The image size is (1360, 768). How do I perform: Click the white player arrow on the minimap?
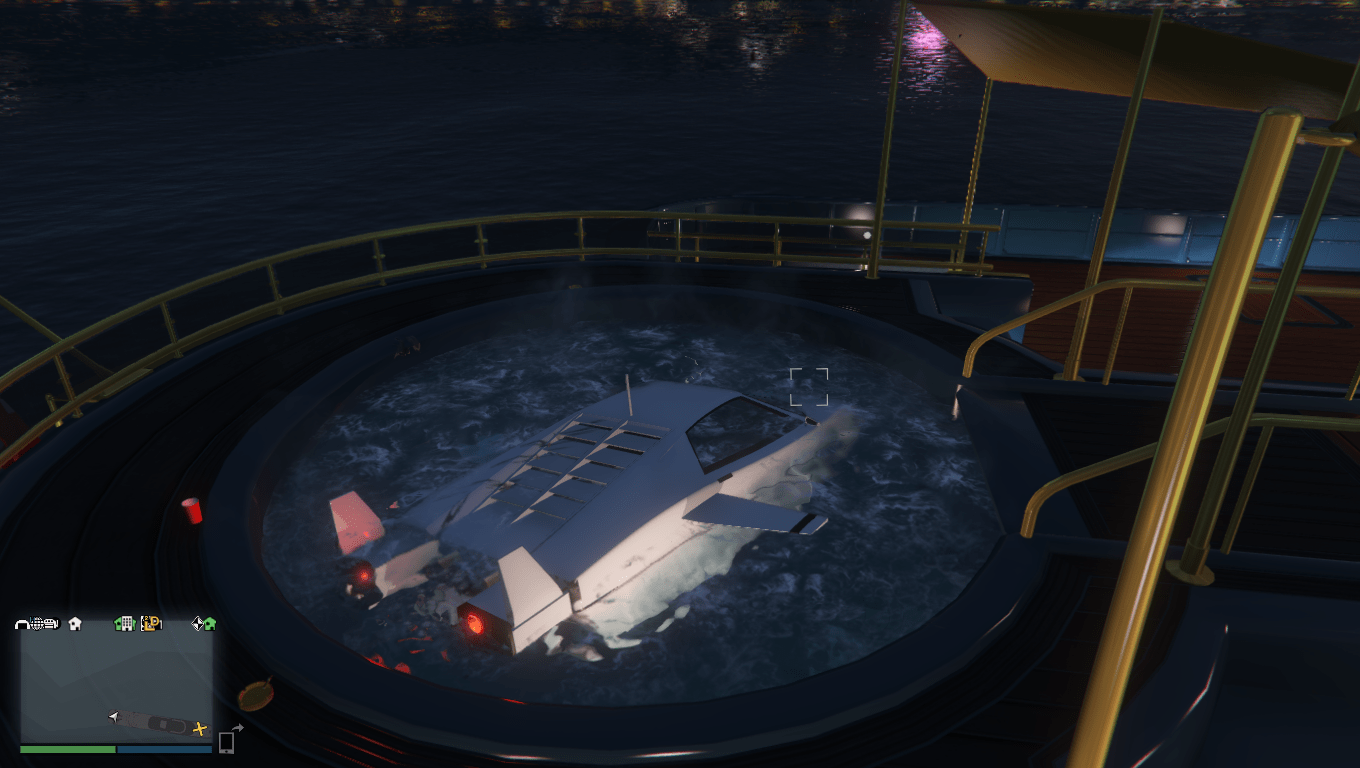point(114,717)
